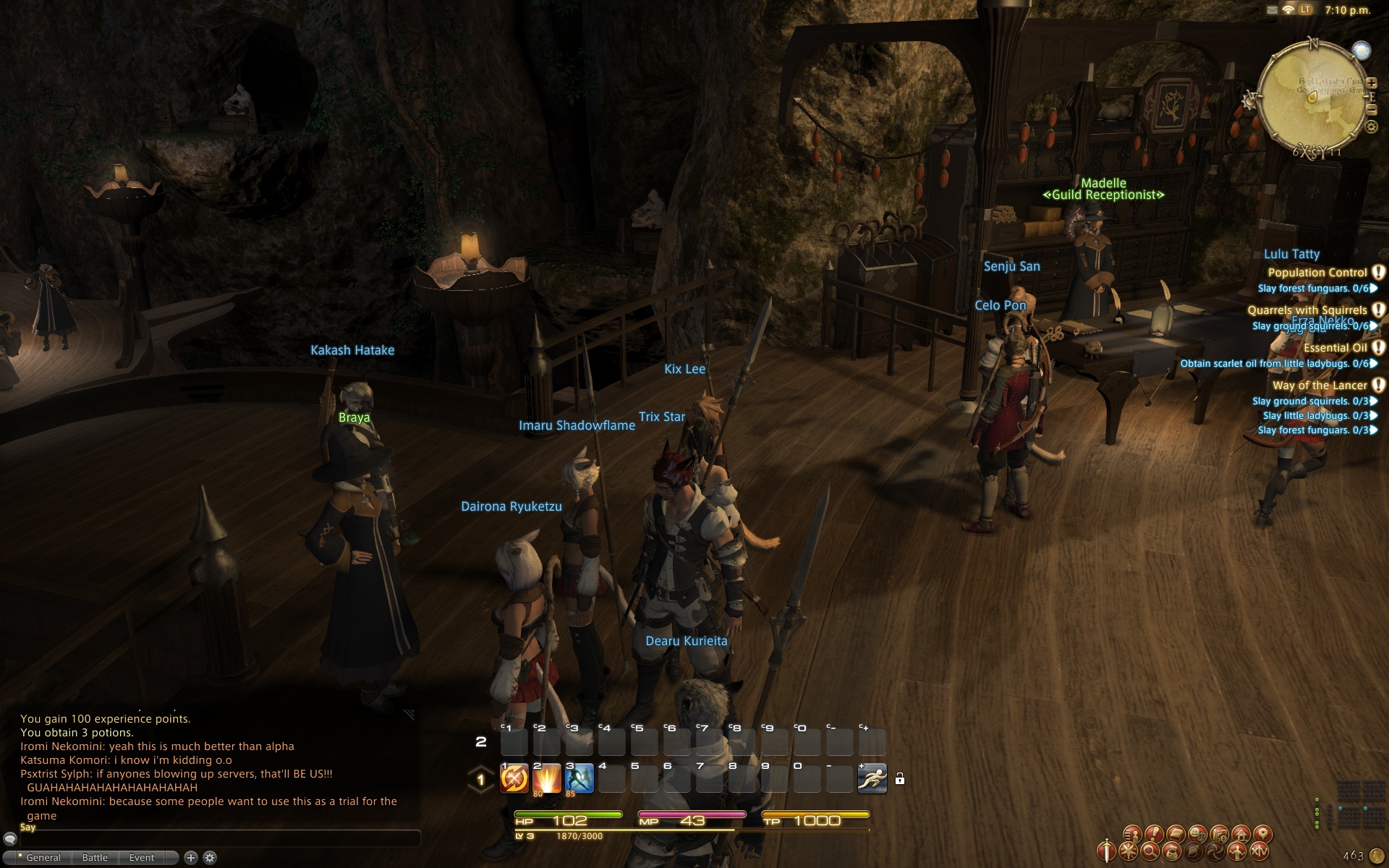Open the Population Control quest entry
Image resolution: width=1389 pixels, height=868 pixels.
1317,273
